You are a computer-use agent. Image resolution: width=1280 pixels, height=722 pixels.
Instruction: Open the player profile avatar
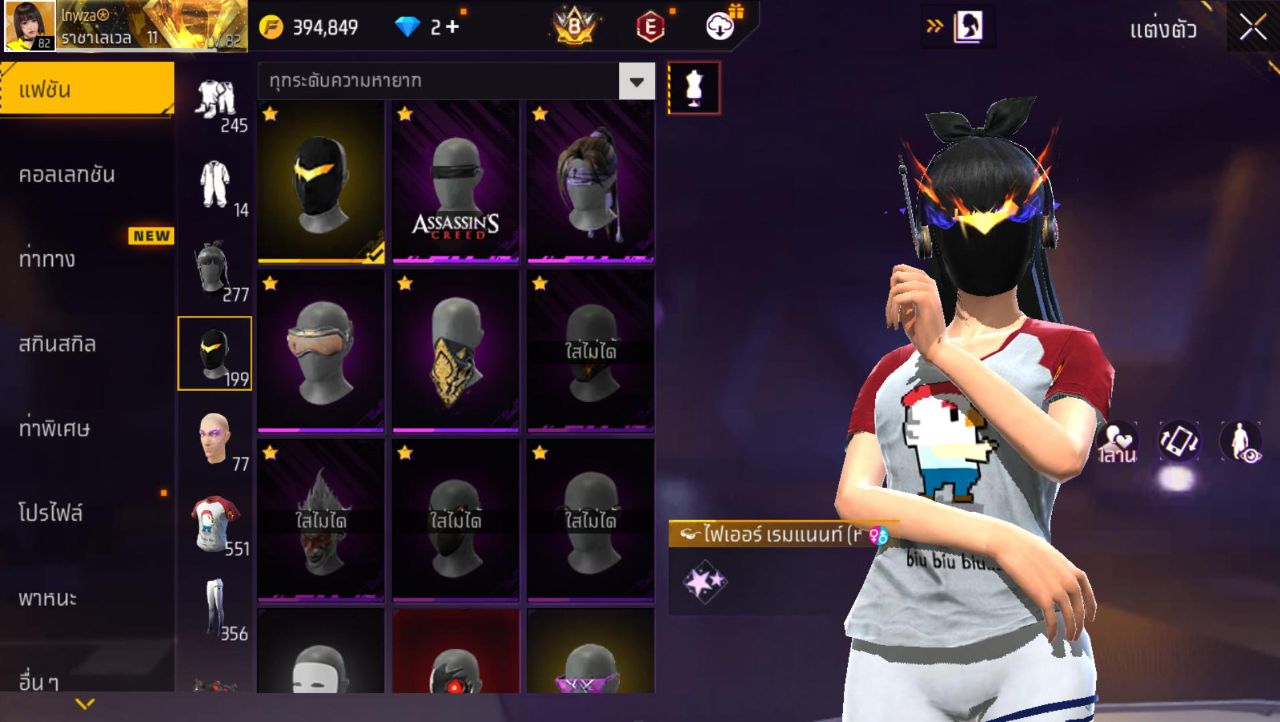(30, 26)
